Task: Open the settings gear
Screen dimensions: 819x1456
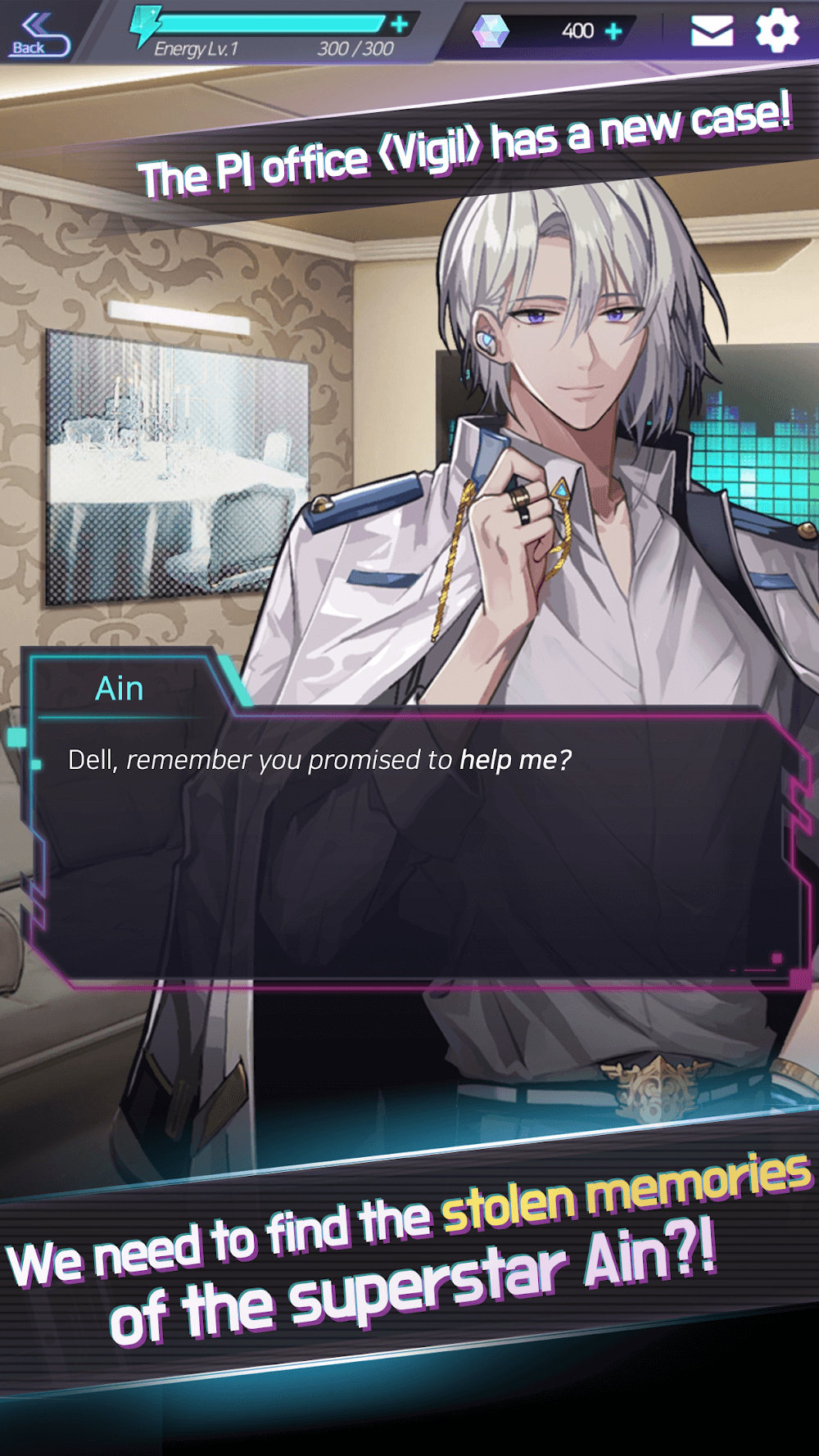Action: coord(776,31)
